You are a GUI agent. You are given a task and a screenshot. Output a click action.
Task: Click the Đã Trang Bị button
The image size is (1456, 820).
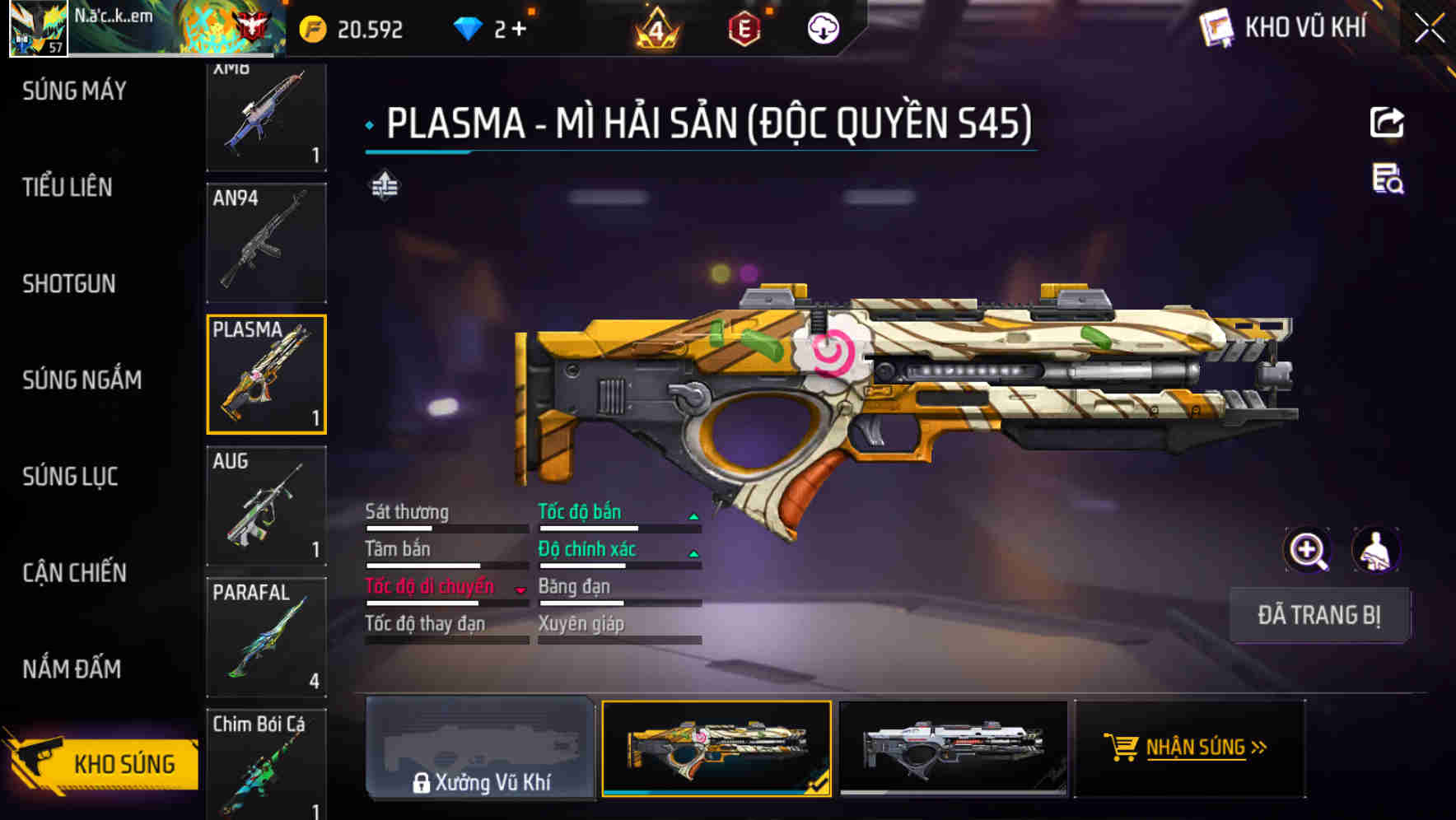(x=1318, y=615)
